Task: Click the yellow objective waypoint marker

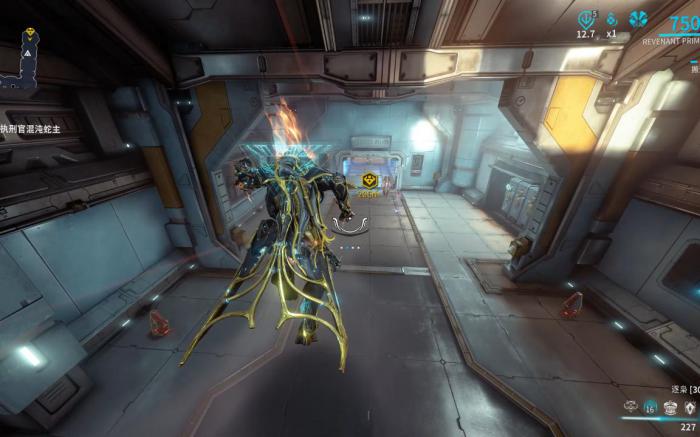Action: click(x=369, y=180)
